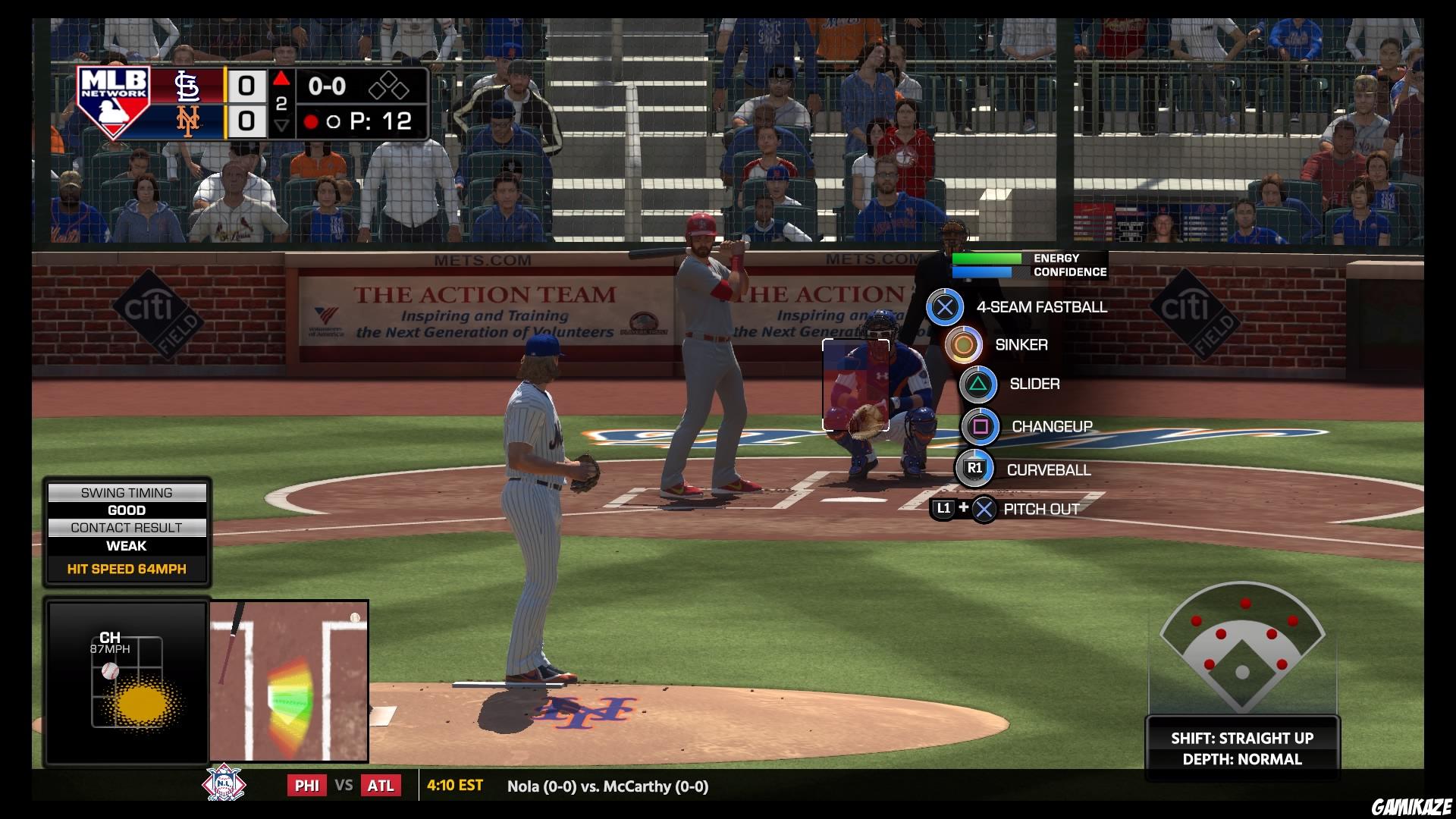Image resolution: width=1456 pixels, height=819 pixels.
Task: Select the PHI vs ATL ticker entry
Action: pyautogui.click(x=345, y=786)
